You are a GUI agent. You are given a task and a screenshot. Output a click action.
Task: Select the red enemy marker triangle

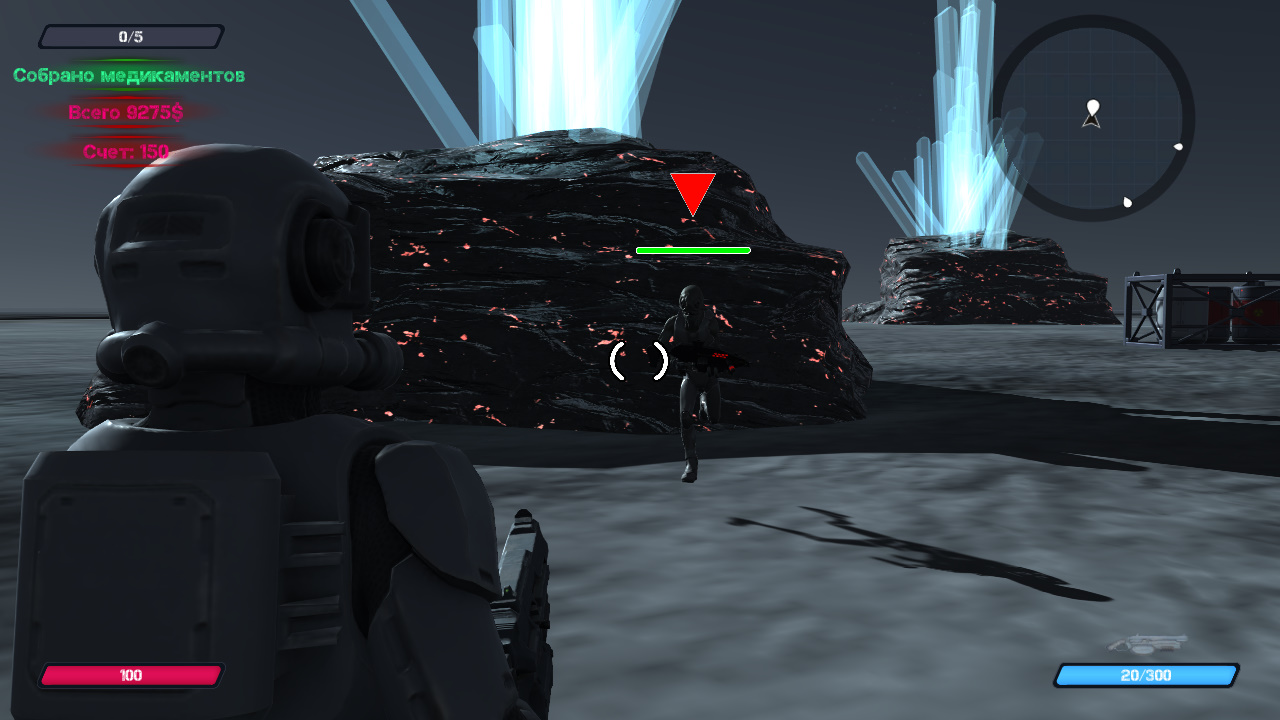692,192
